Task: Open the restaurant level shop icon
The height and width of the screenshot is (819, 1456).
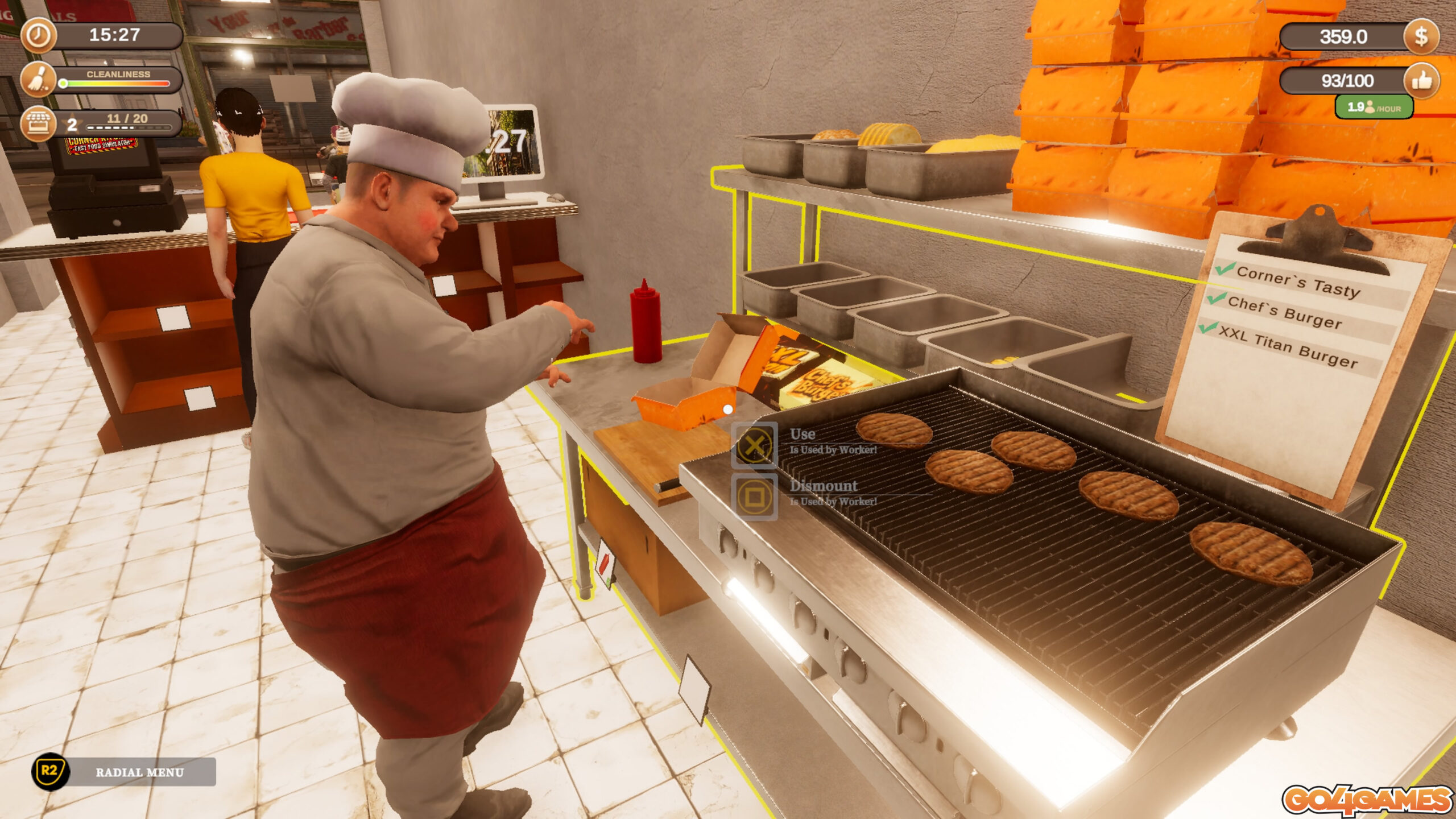Action: point(39,123)
